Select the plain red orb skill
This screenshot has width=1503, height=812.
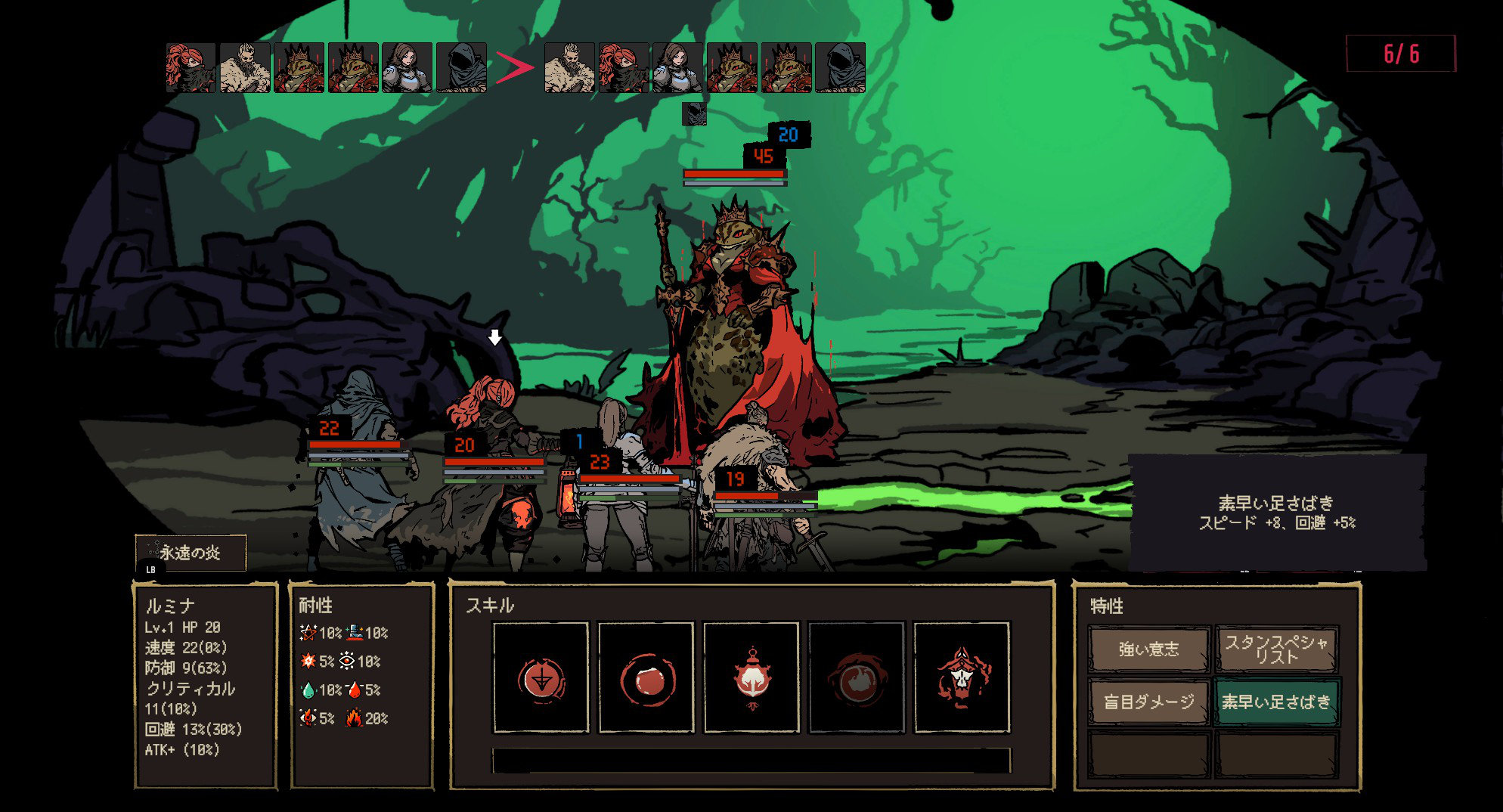(646, 677)
